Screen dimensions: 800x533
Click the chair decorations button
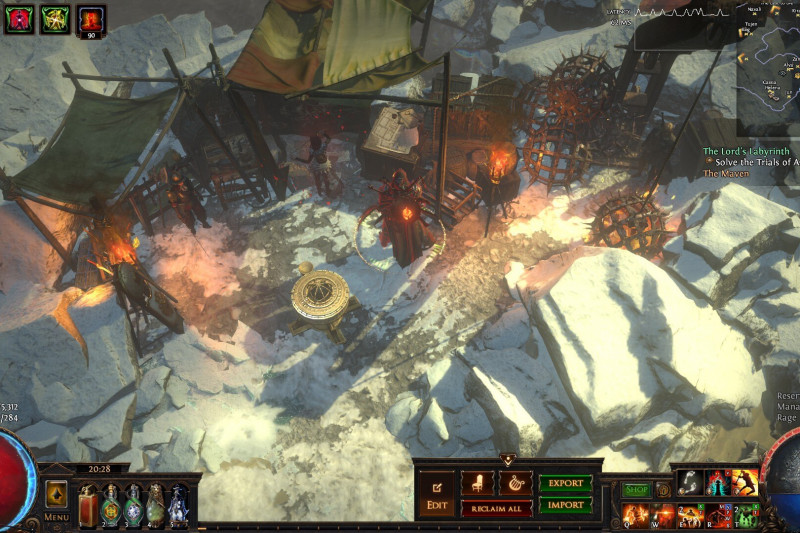pos(477,483)
